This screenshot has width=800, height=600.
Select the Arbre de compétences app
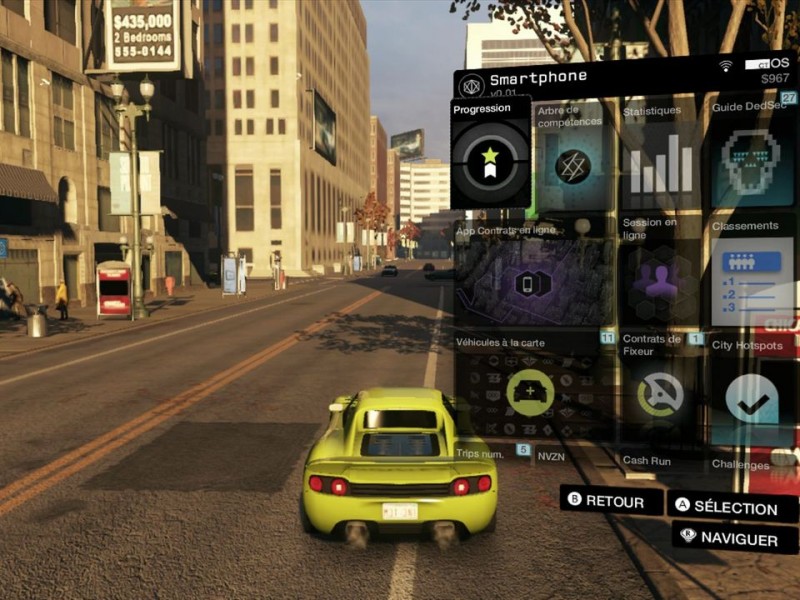tap(572, 160)
